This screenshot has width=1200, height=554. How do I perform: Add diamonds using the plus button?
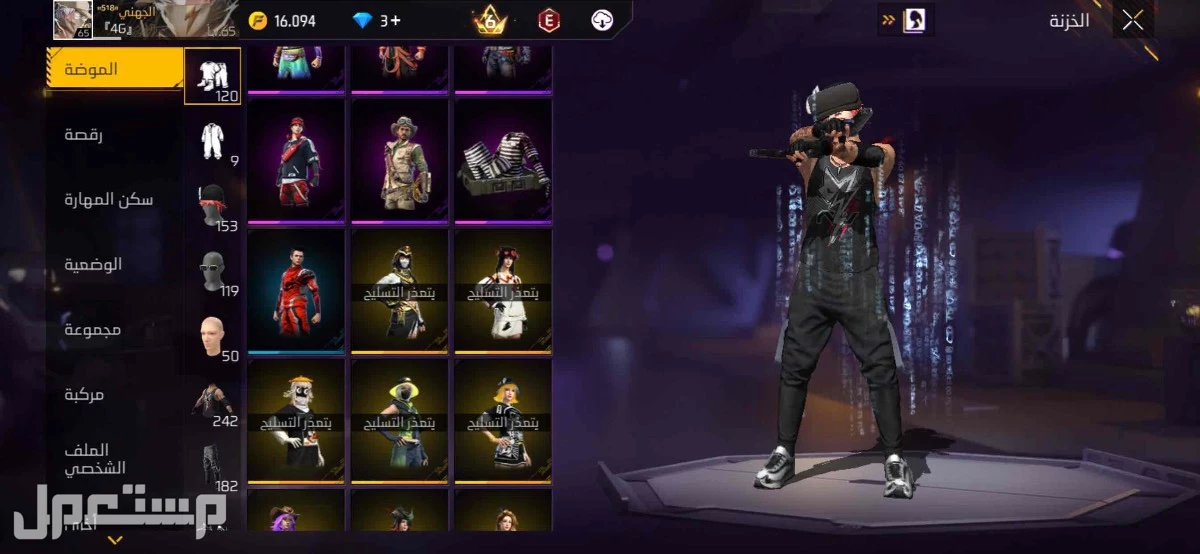pos(396,21)
